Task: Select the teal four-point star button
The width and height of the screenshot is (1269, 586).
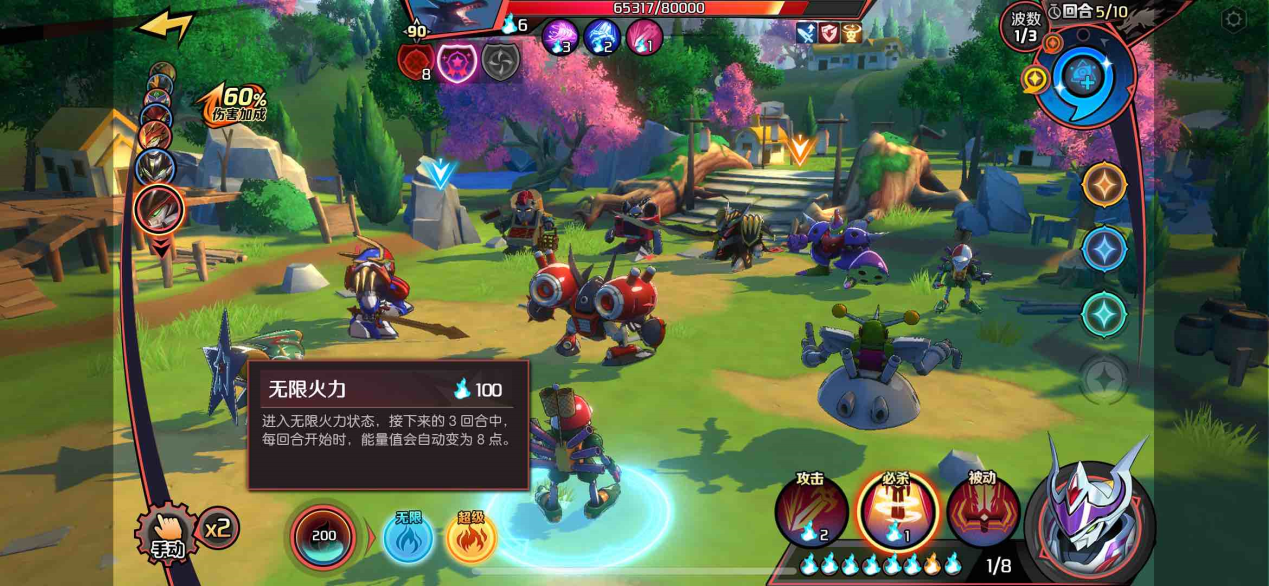Action: pos(1105,314)
